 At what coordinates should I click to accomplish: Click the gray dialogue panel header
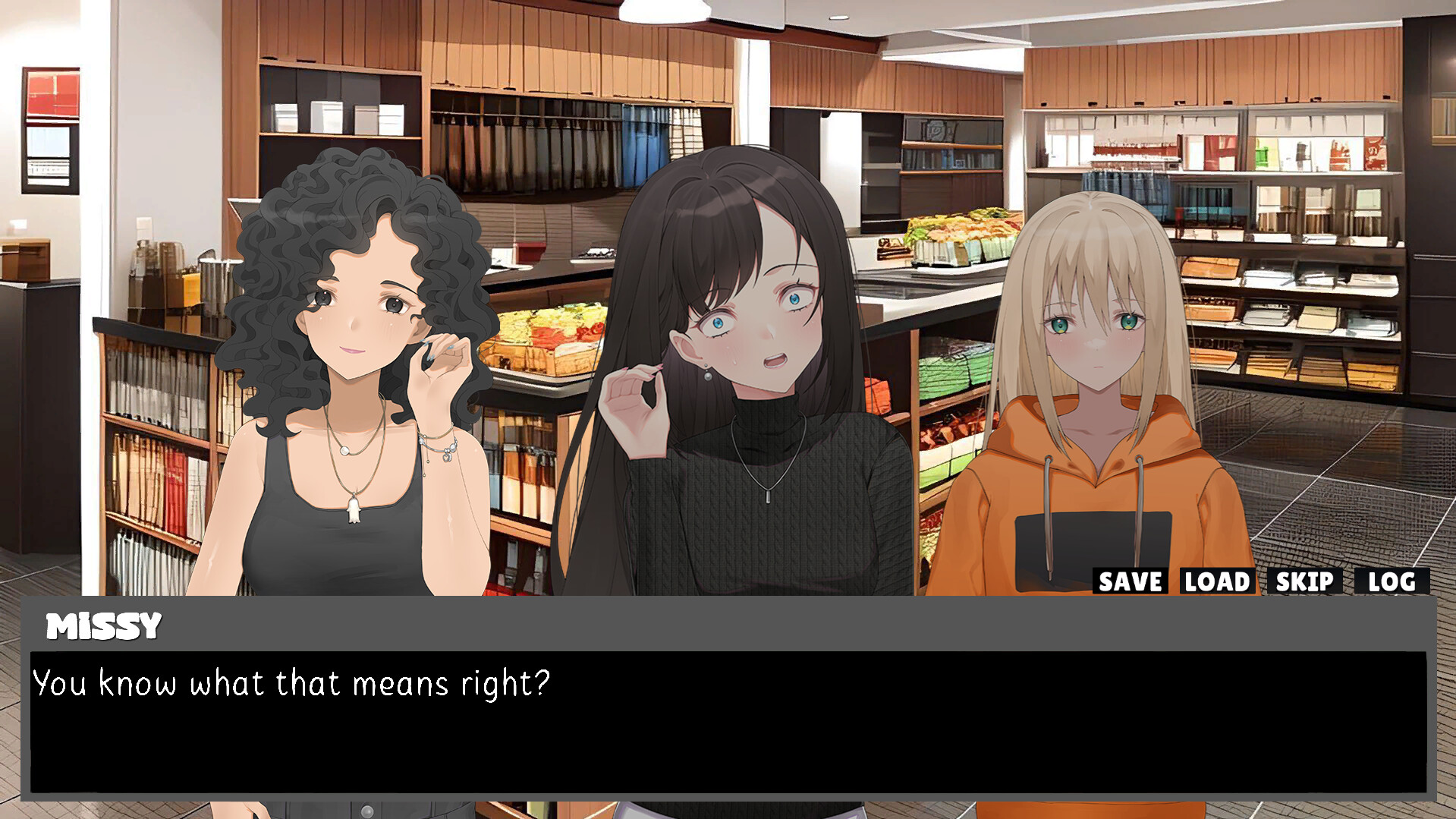click(x=607, y=626)
